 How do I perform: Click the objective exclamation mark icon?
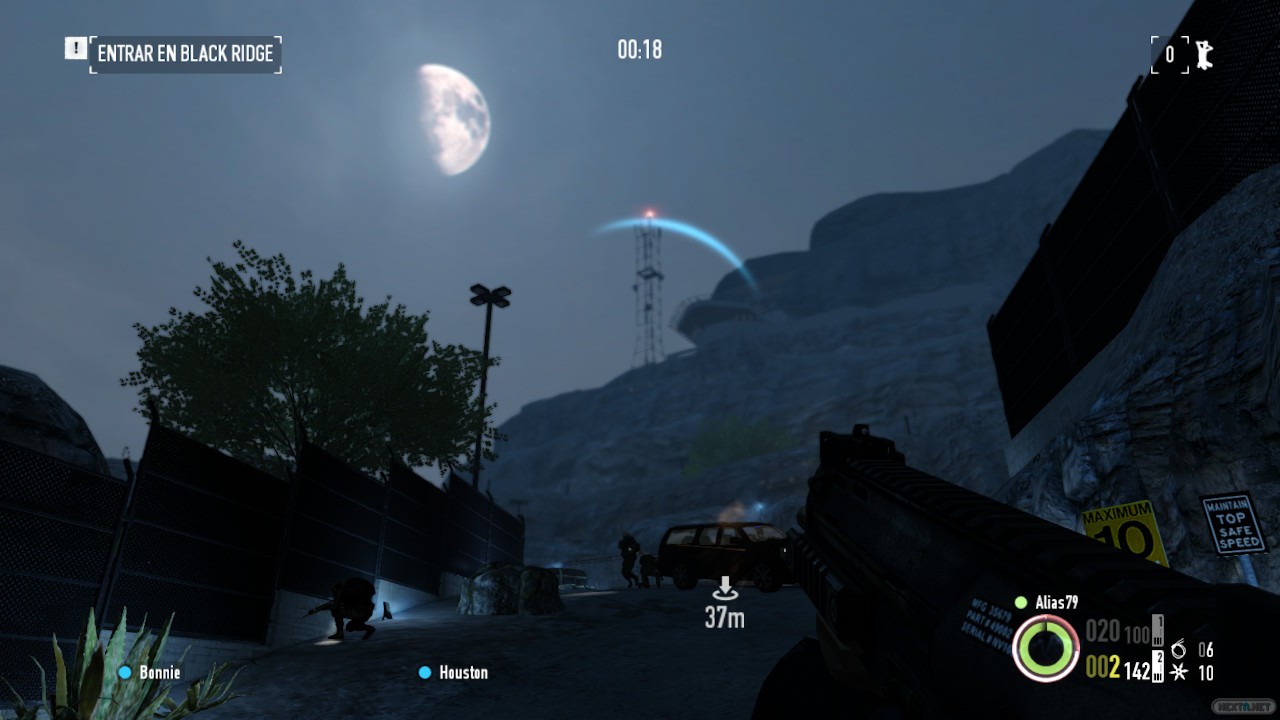[x=75, y=48]
